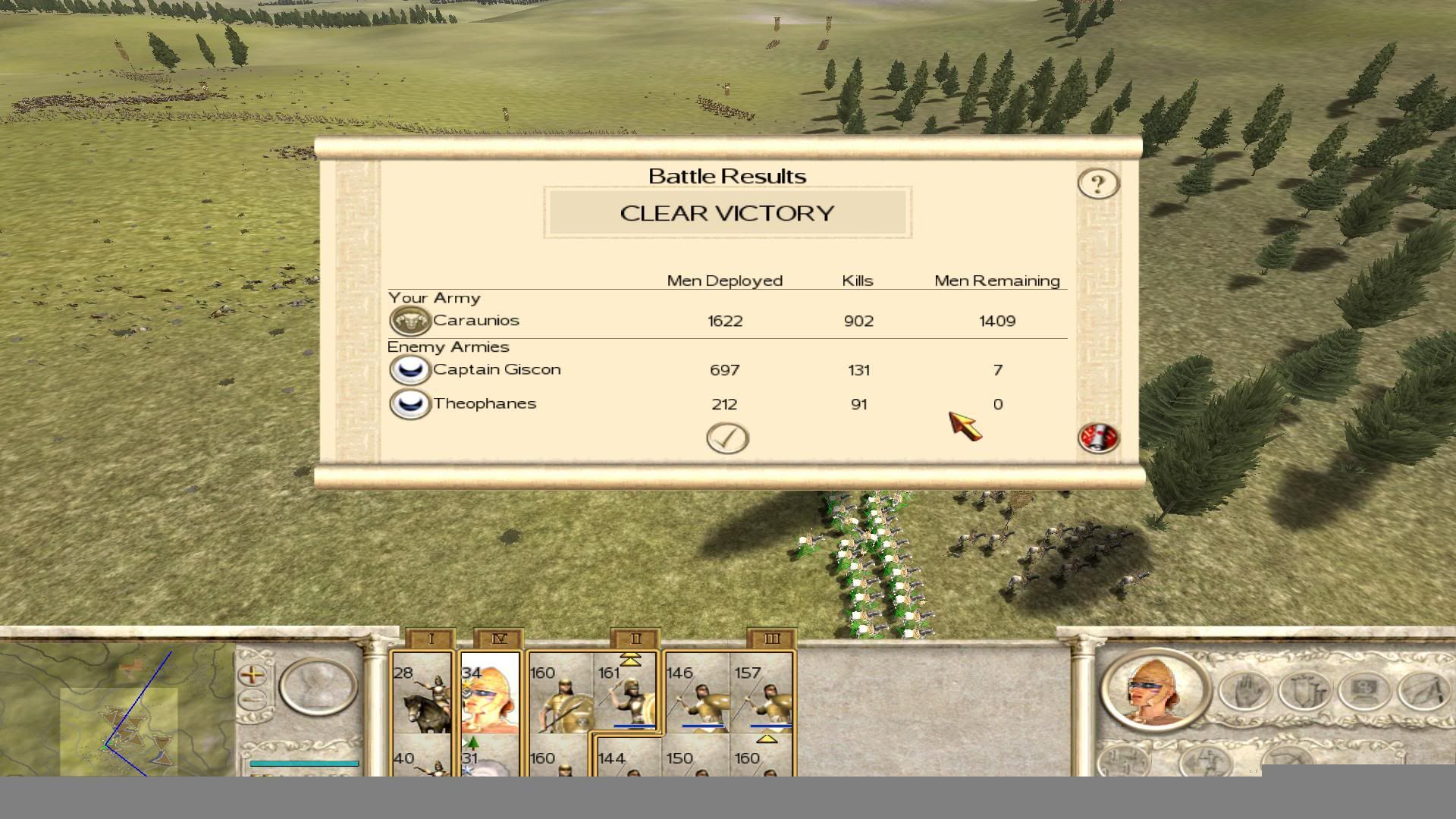This screenshot has width=1456, height=819.
Task: Click Captain Giscon's faction emblem
Action: (409, 370)
